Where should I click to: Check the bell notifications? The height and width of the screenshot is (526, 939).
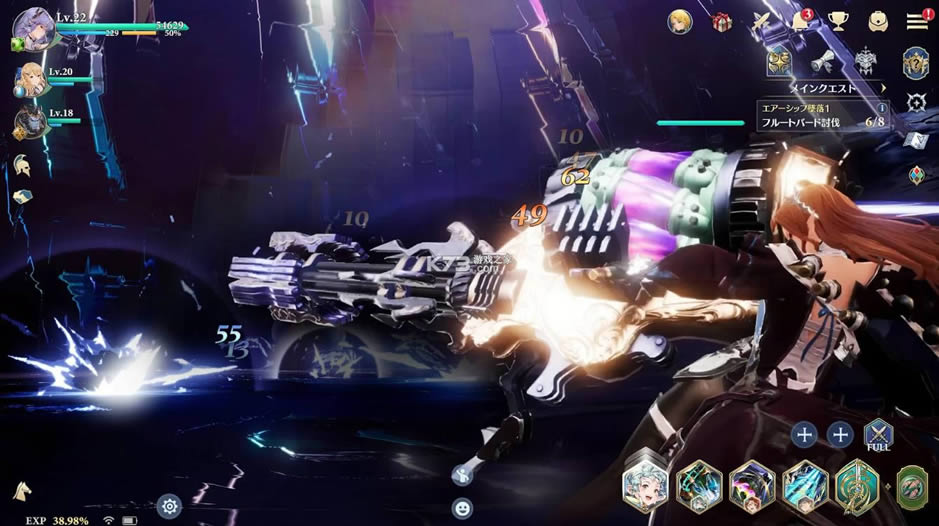(x=801, y=21)
